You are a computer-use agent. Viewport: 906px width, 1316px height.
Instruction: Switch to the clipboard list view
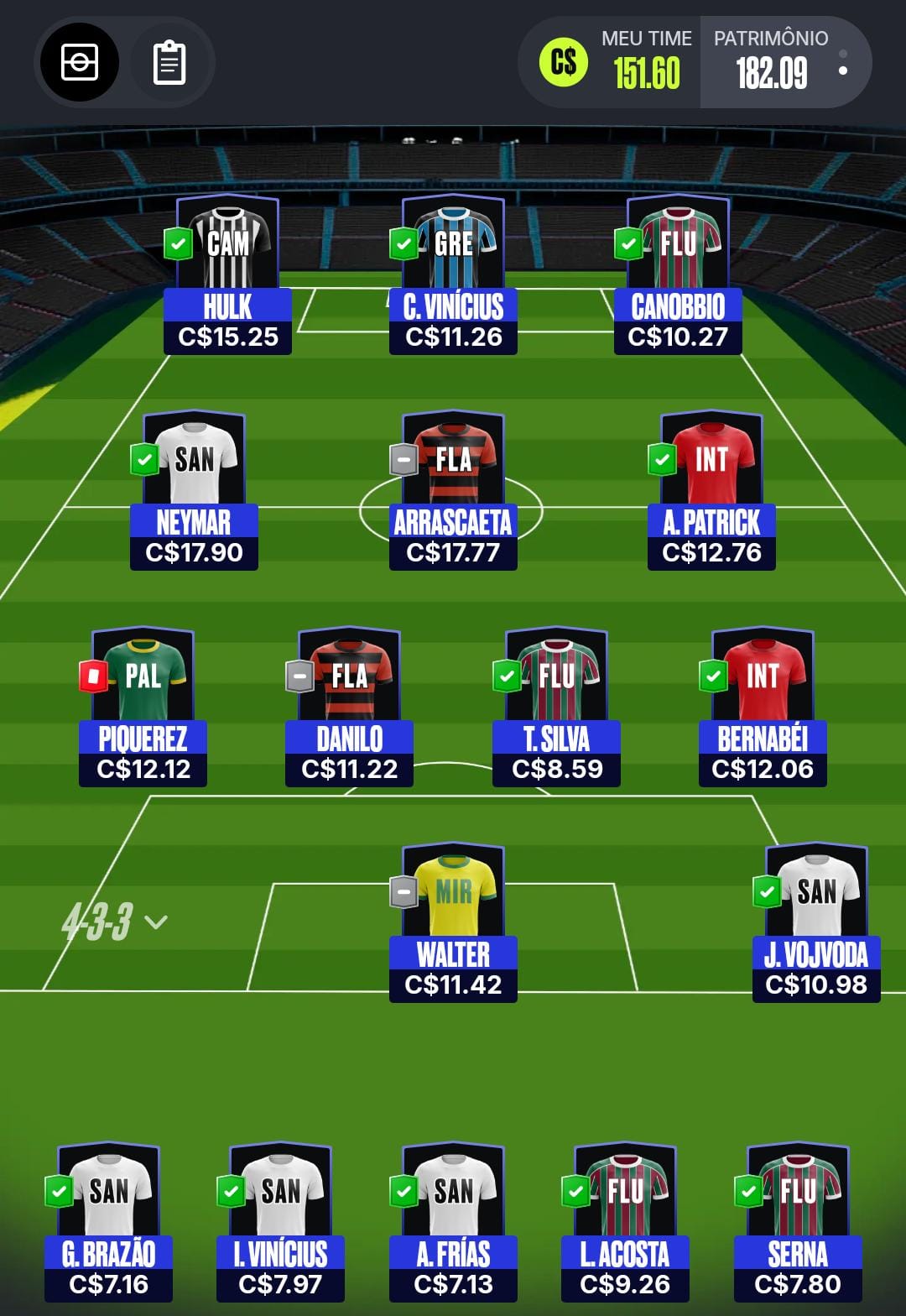click(x=169, y=62)
